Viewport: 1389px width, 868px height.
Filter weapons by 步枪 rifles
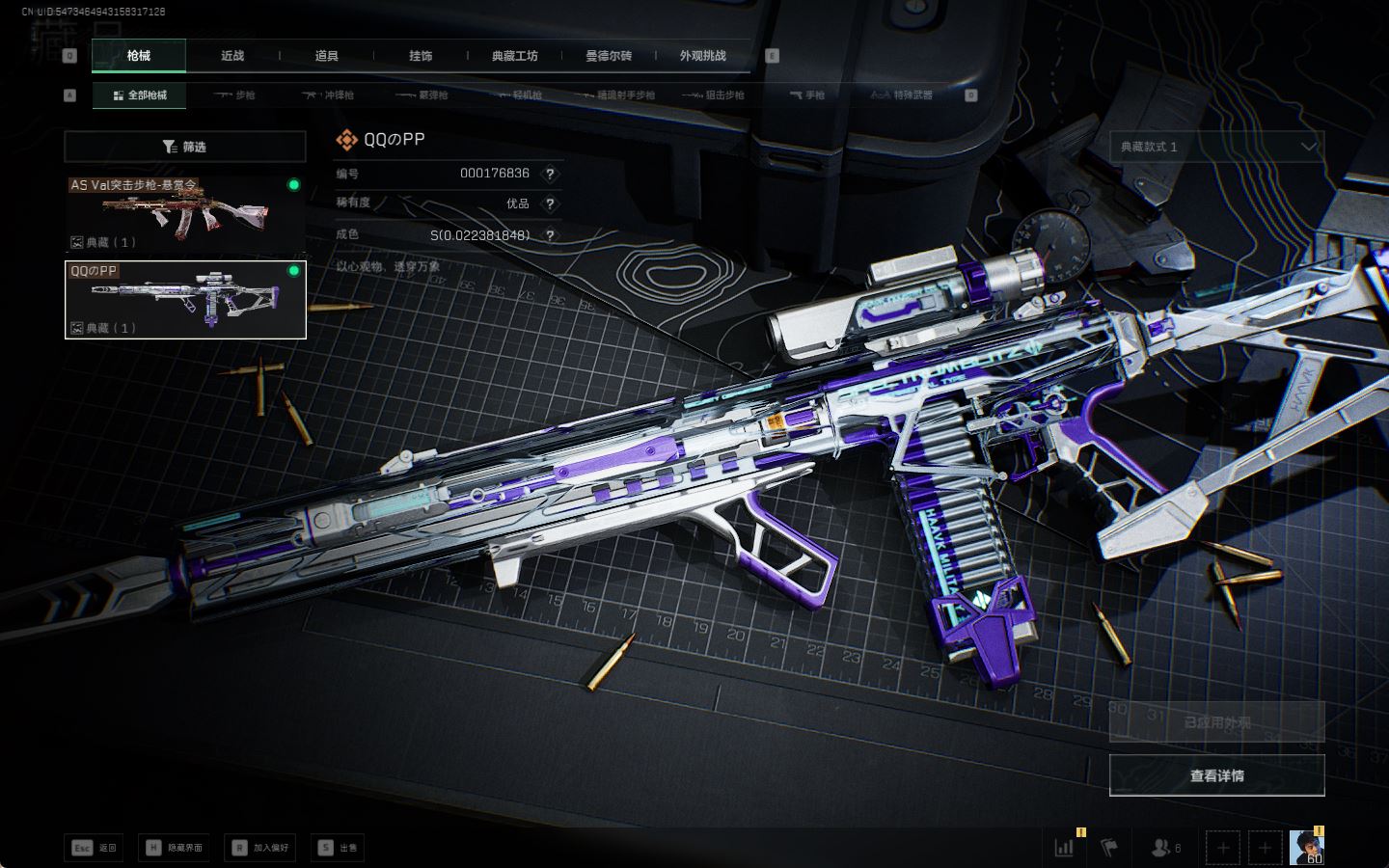click(x=234, y=95)
